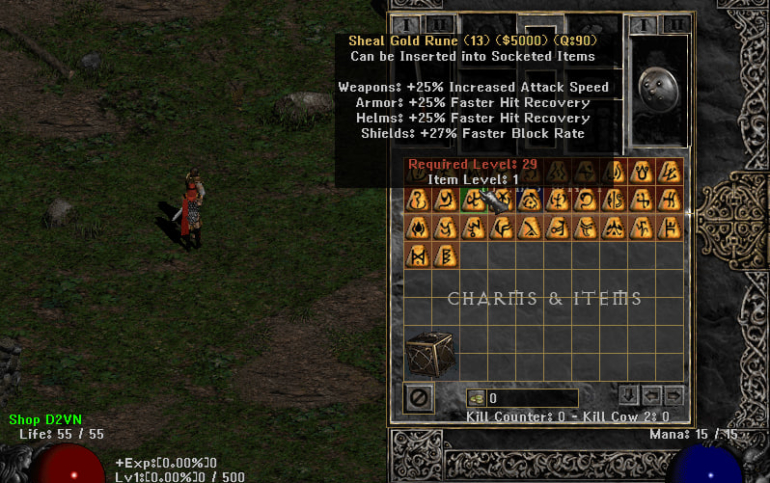
Task: Click the circle-slash button below the cube
Action: 419,398
